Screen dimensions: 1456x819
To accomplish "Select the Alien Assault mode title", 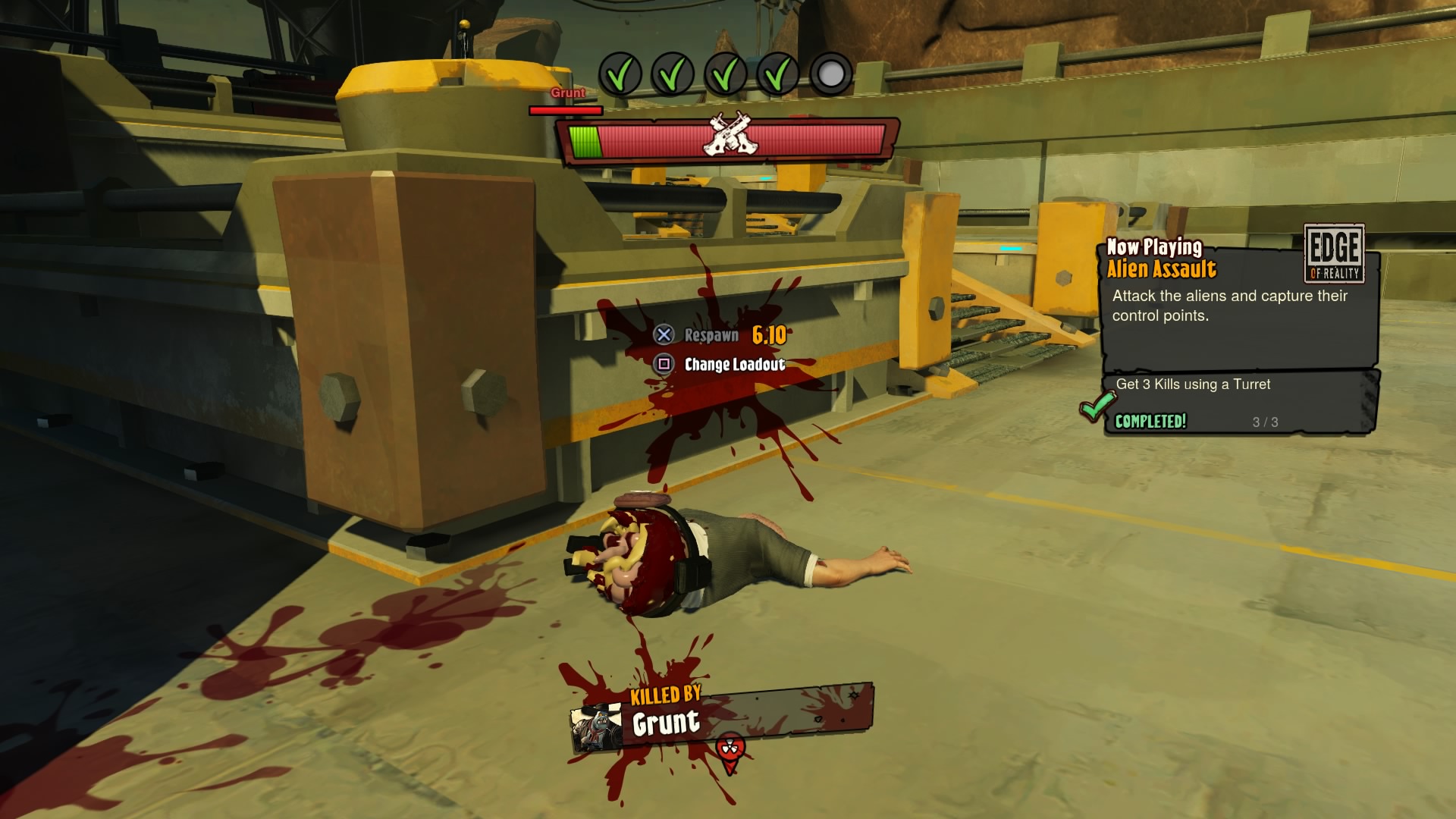I will tap(1163, 267).
